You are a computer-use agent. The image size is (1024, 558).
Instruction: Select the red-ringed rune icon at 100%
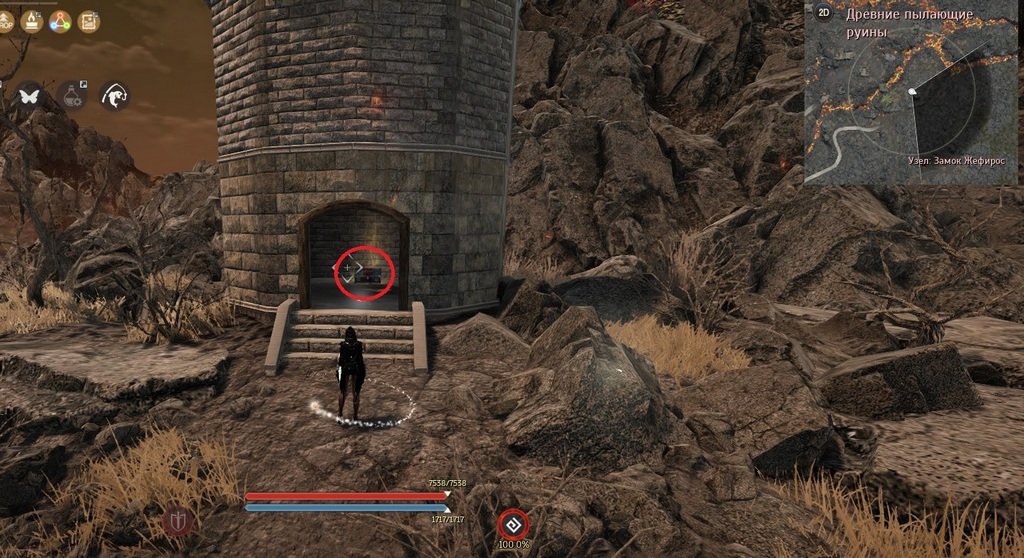(x=513, y=524)
